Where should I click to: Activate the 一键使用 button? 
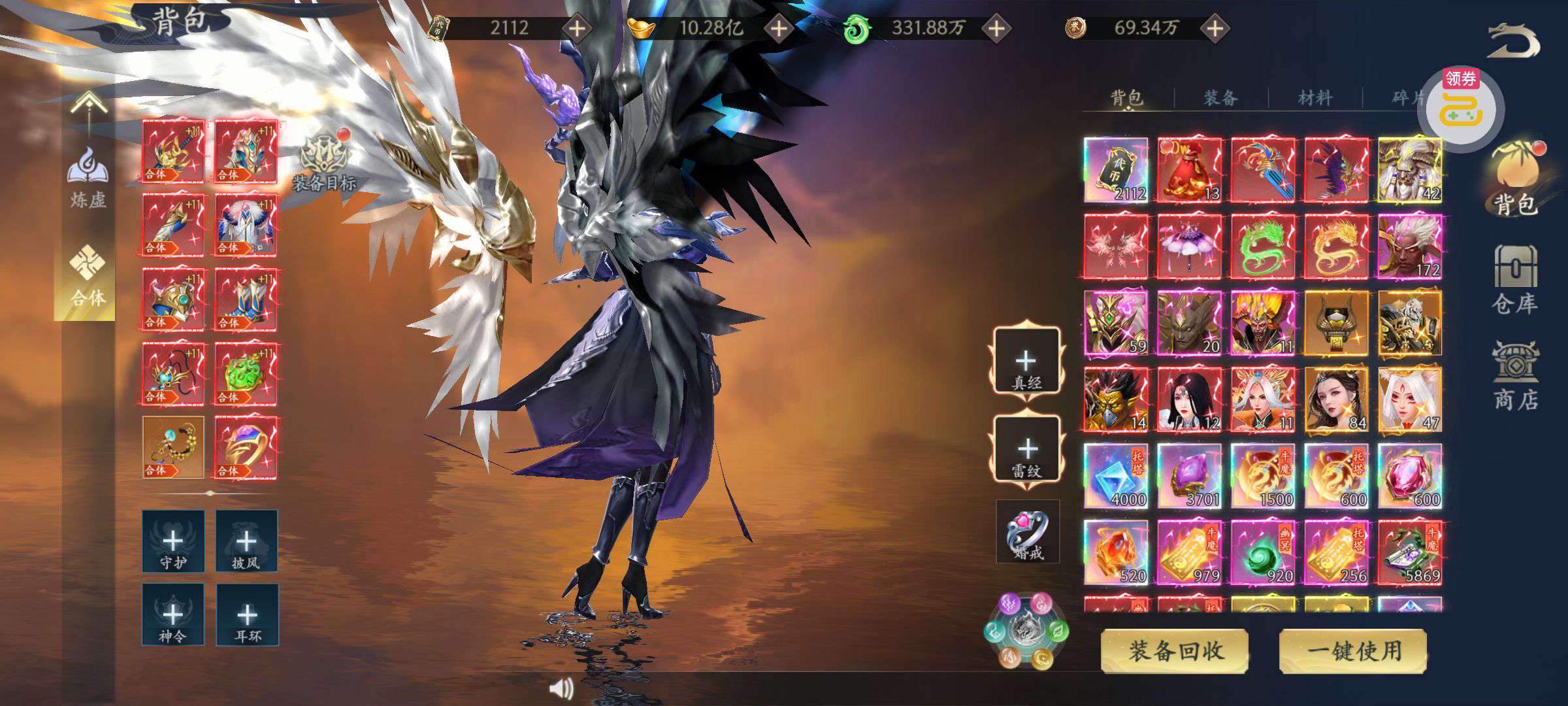[1353, 650]
